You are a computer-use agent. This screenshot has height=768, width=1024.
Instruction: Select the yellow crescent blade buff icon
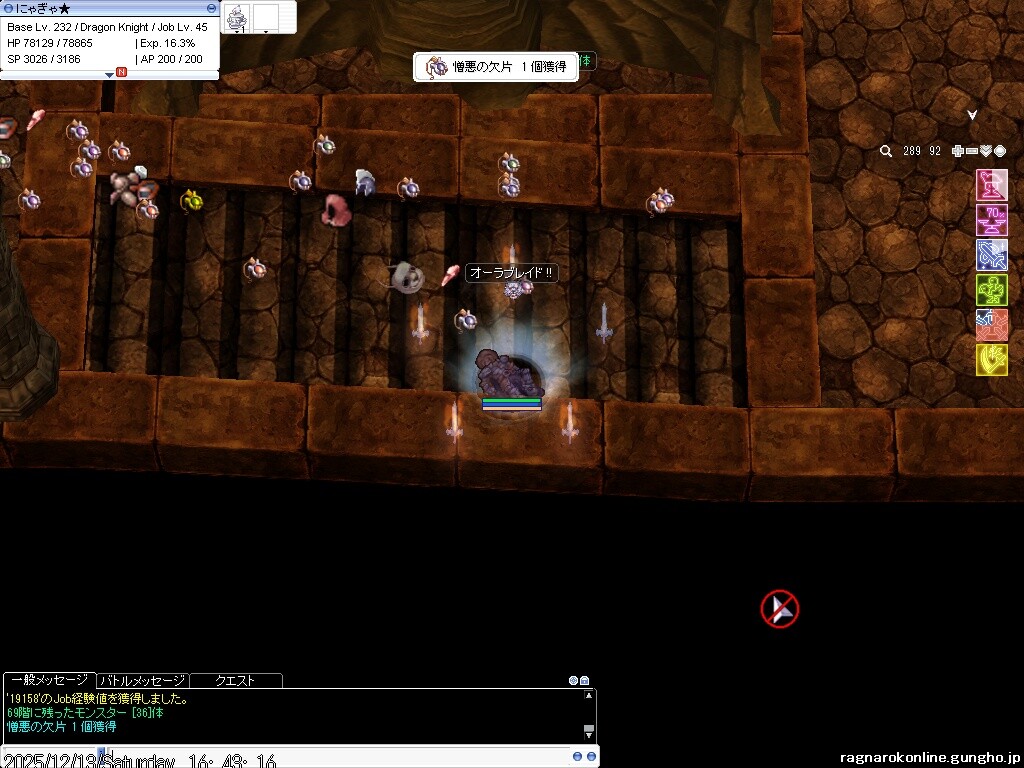991,360
